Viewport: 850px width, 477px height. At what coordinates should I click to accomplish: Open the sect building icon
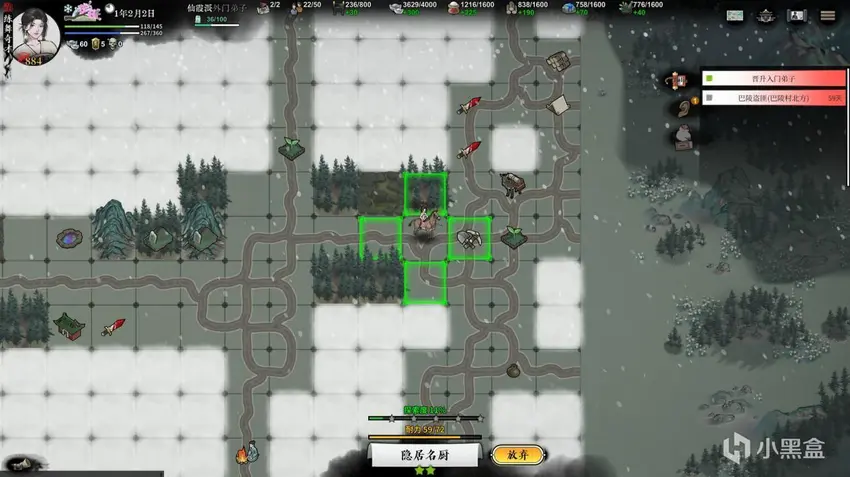767,16
